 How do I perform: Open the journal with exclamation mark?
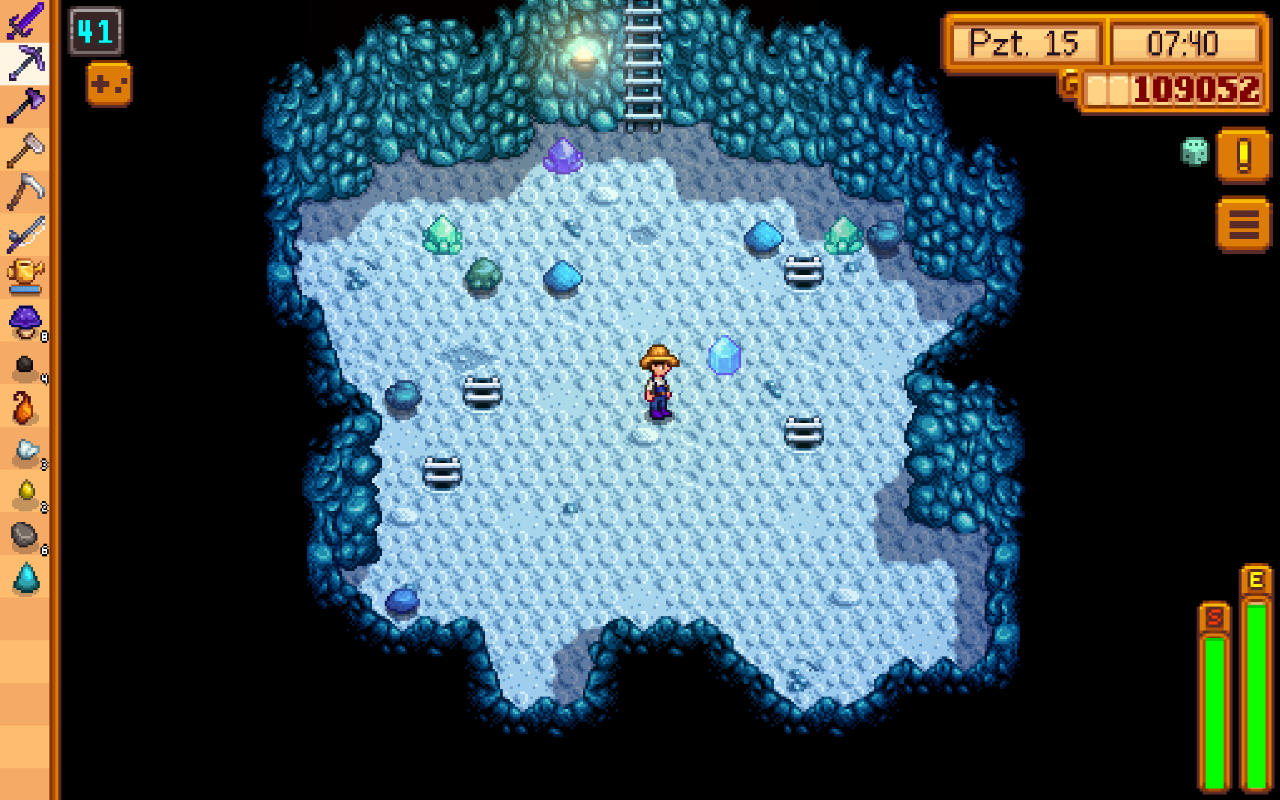(1243, 156)
